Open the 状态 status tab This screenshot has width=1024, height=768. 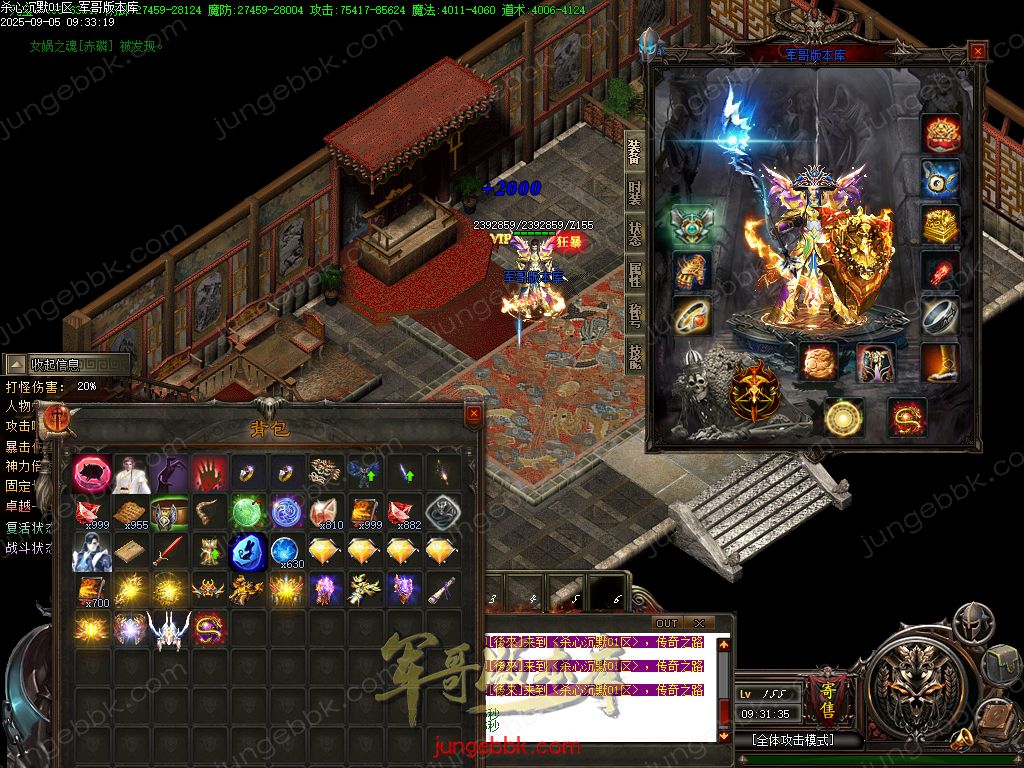click(634, 233)
